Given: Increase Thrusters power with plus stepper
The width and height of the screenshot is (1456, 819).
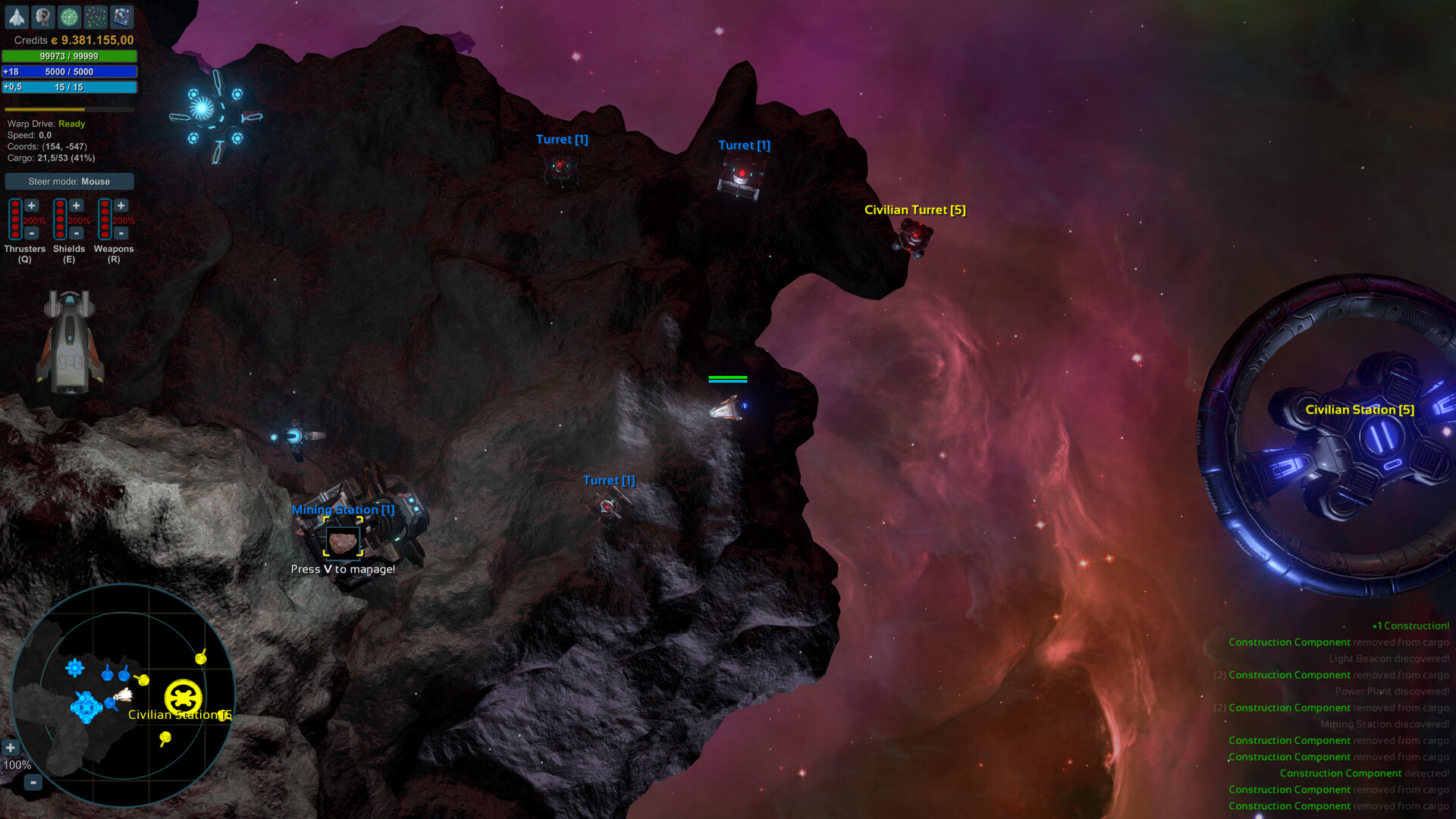Looking at the screenshot, I should click(x=30, y=205).
